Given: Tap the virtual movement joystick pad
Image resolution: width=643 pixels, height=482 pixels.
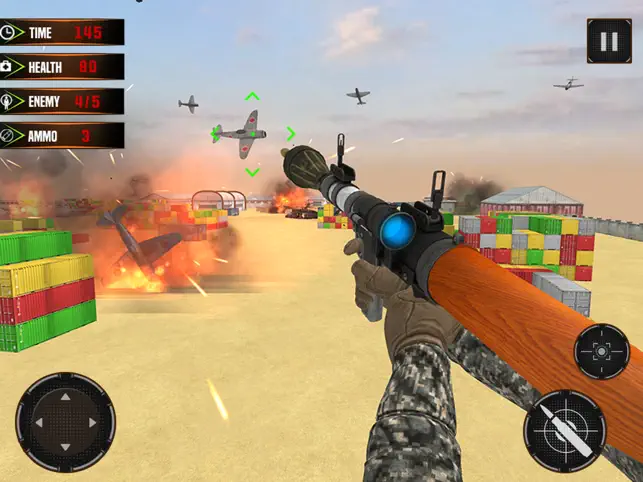Looking at the screenshot, I should (66, 422).
